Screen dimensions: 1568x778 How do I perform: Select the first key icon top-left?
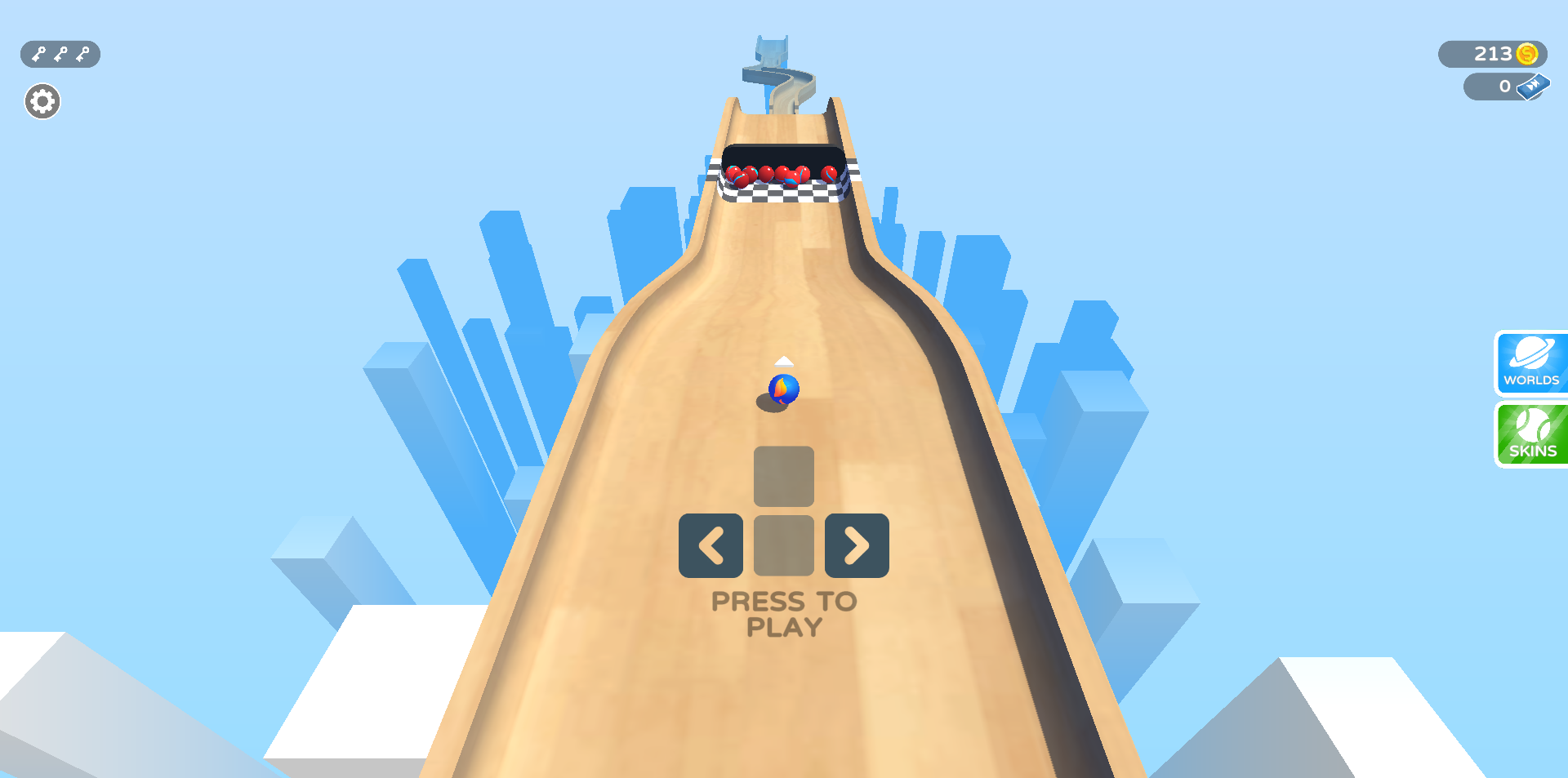point(38,54)
